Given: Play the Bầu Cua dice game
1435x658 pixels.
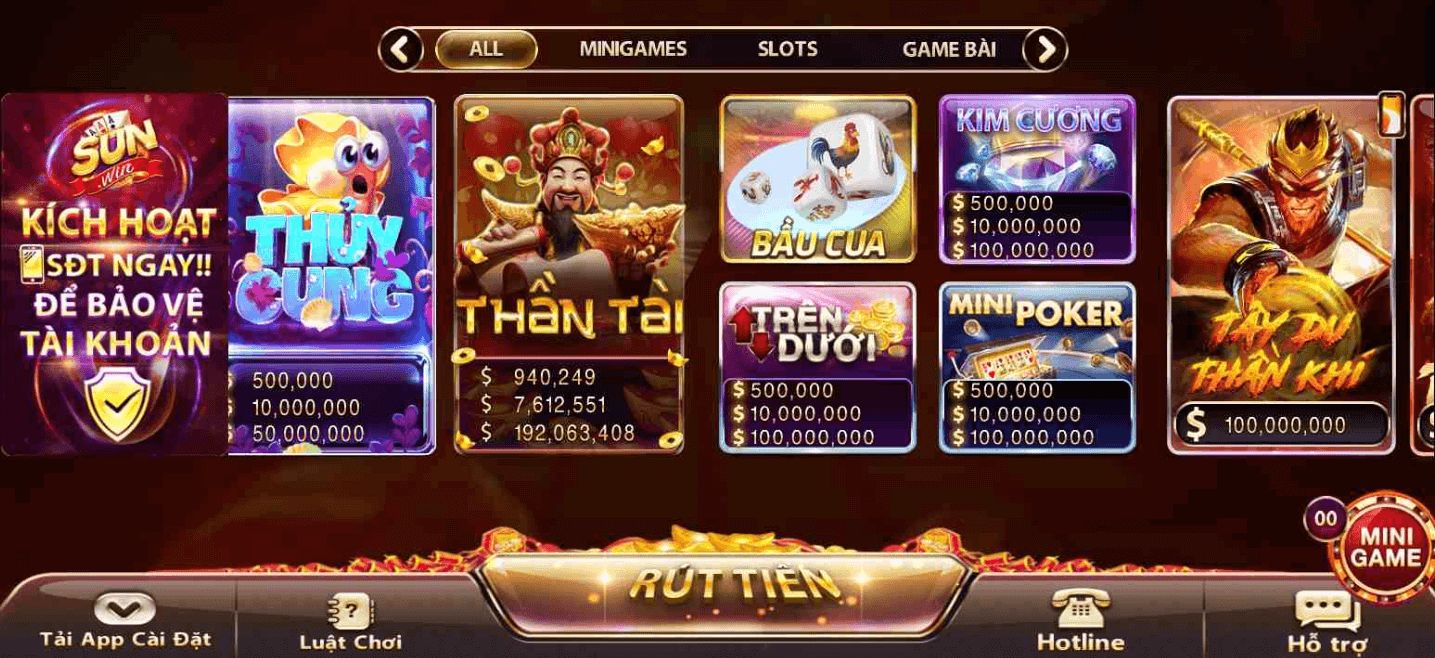Looking at the screenshot, I should click(x=818, y=180).
